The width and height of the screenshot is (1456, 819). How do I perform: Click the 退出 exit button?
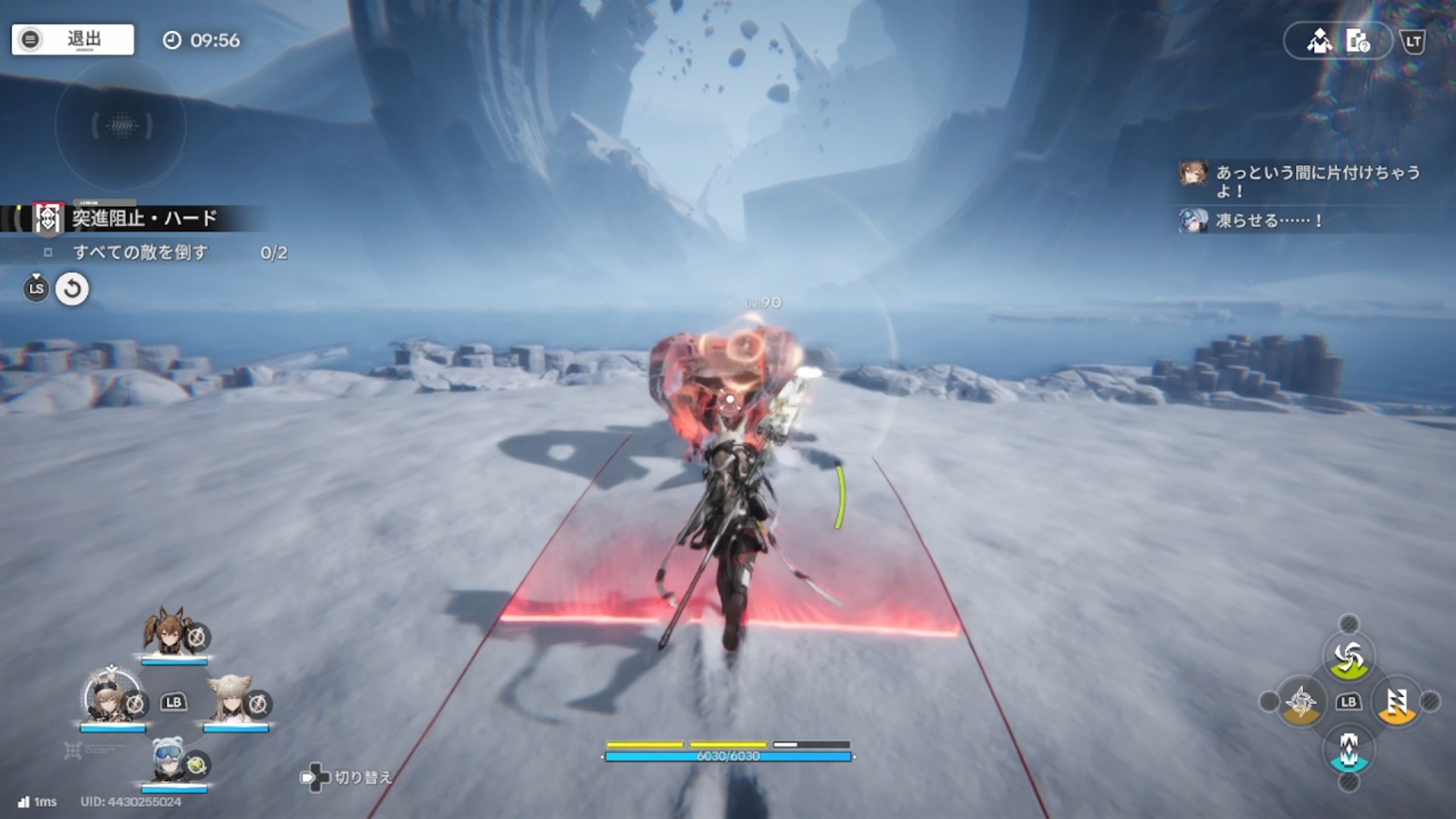tap(73, 39)
